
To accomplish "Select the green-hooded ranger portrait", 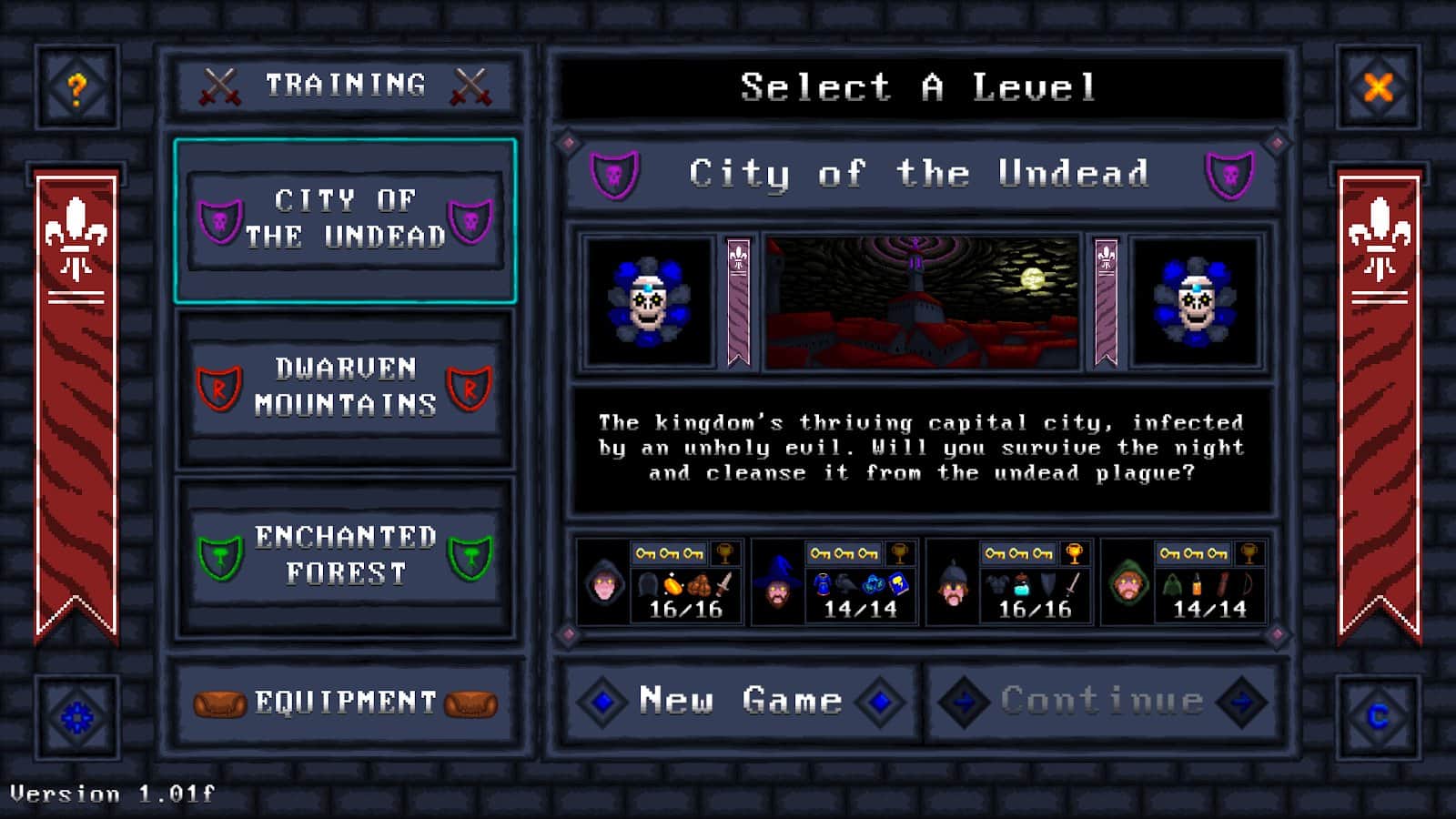I will (x=1128, y=586).
